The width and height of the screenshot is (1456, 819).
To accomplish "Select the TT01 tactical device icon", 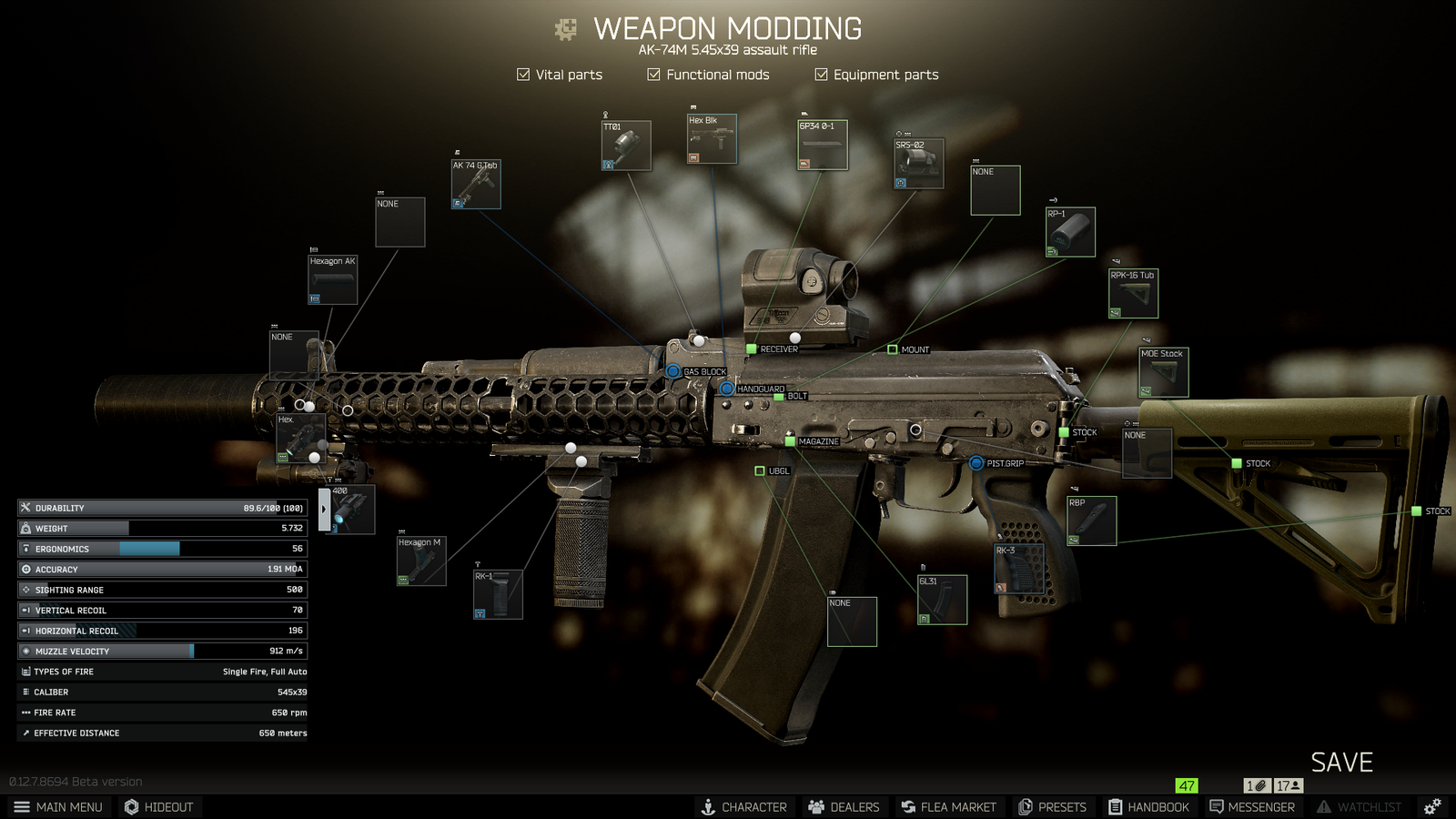I will coord(626,146).
